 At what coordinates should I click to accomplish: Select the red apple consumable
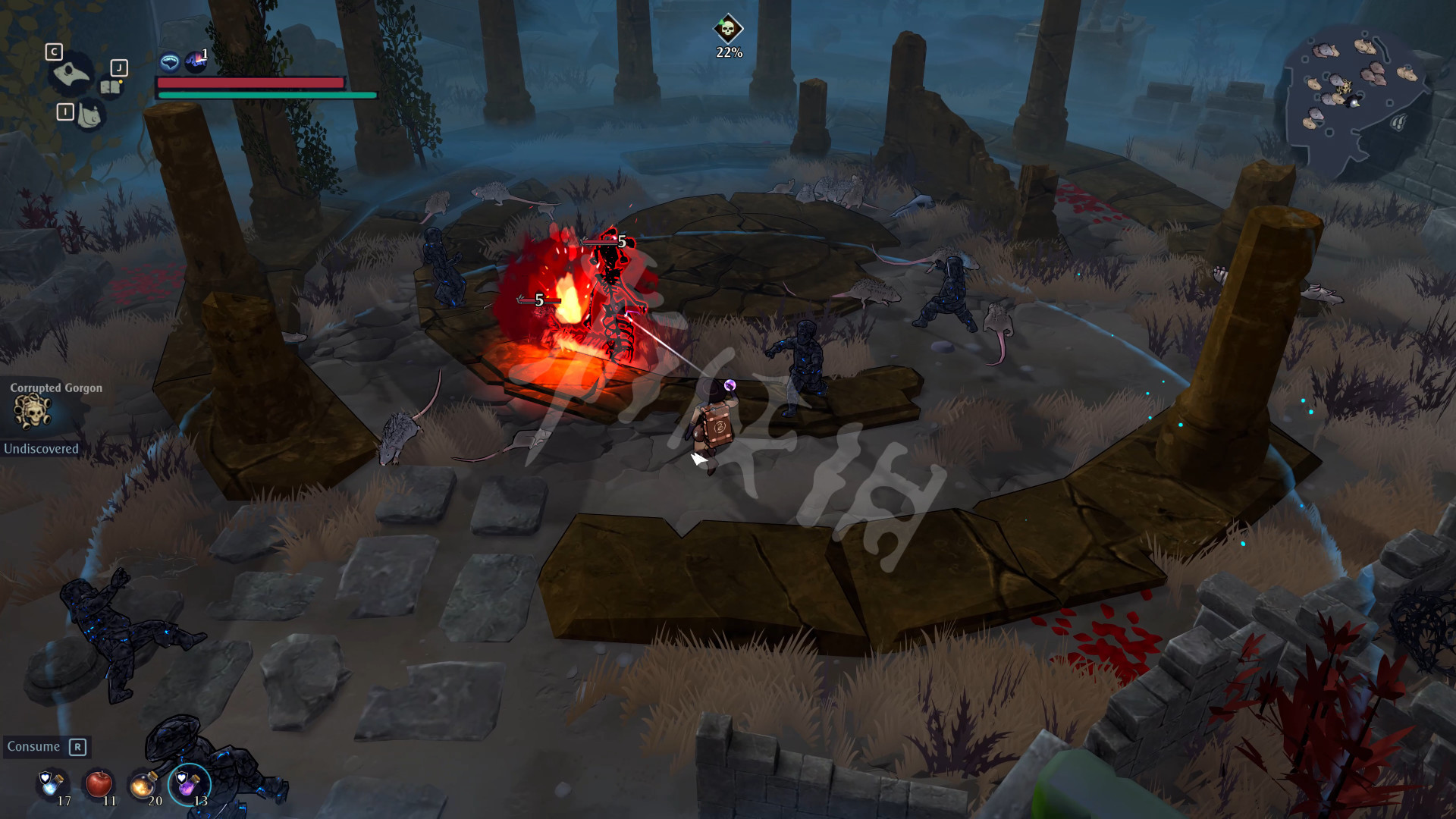point(99,783)
